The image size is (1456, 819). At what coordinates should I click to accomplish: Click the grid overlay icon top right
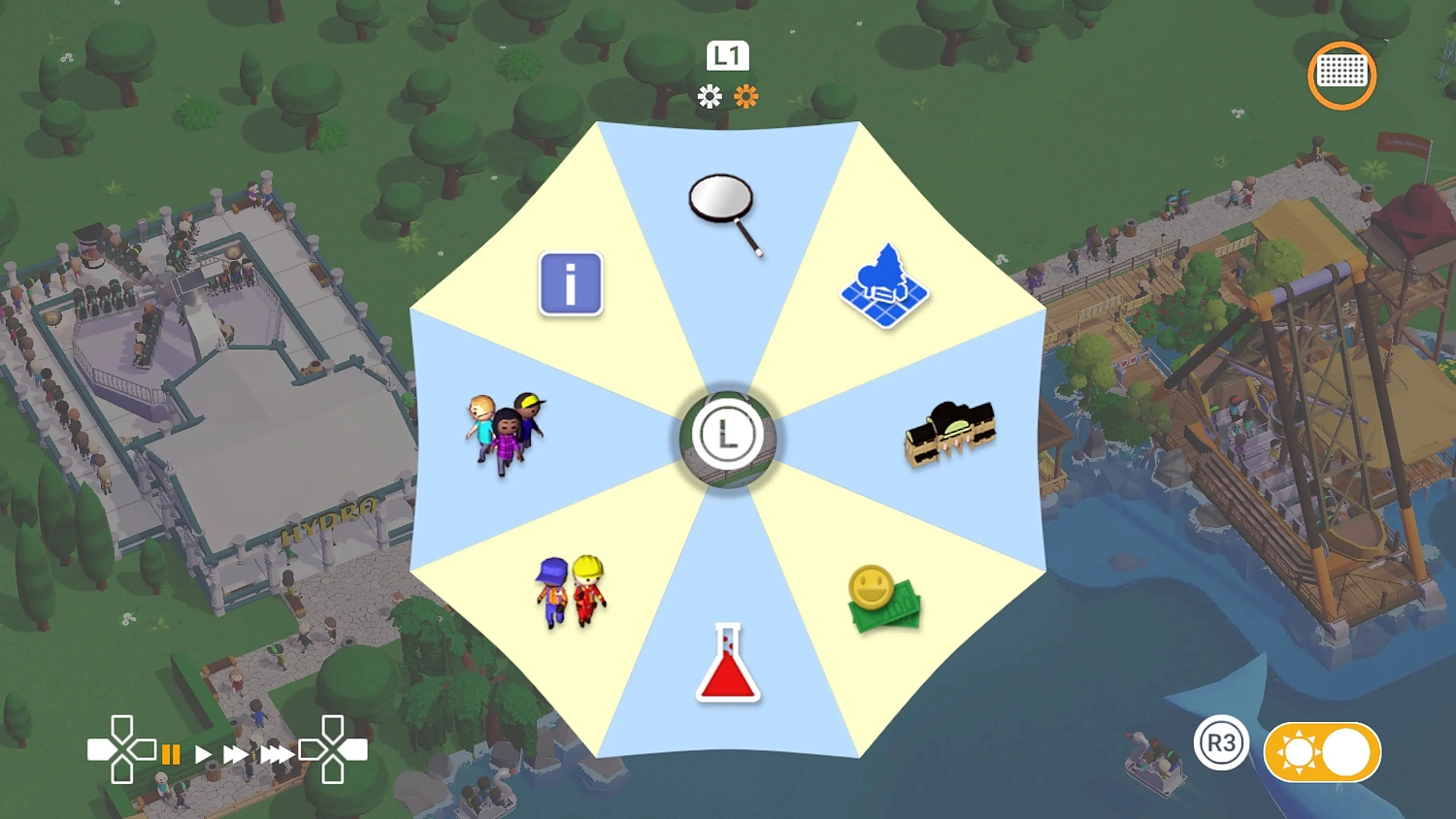[1341, 75]
